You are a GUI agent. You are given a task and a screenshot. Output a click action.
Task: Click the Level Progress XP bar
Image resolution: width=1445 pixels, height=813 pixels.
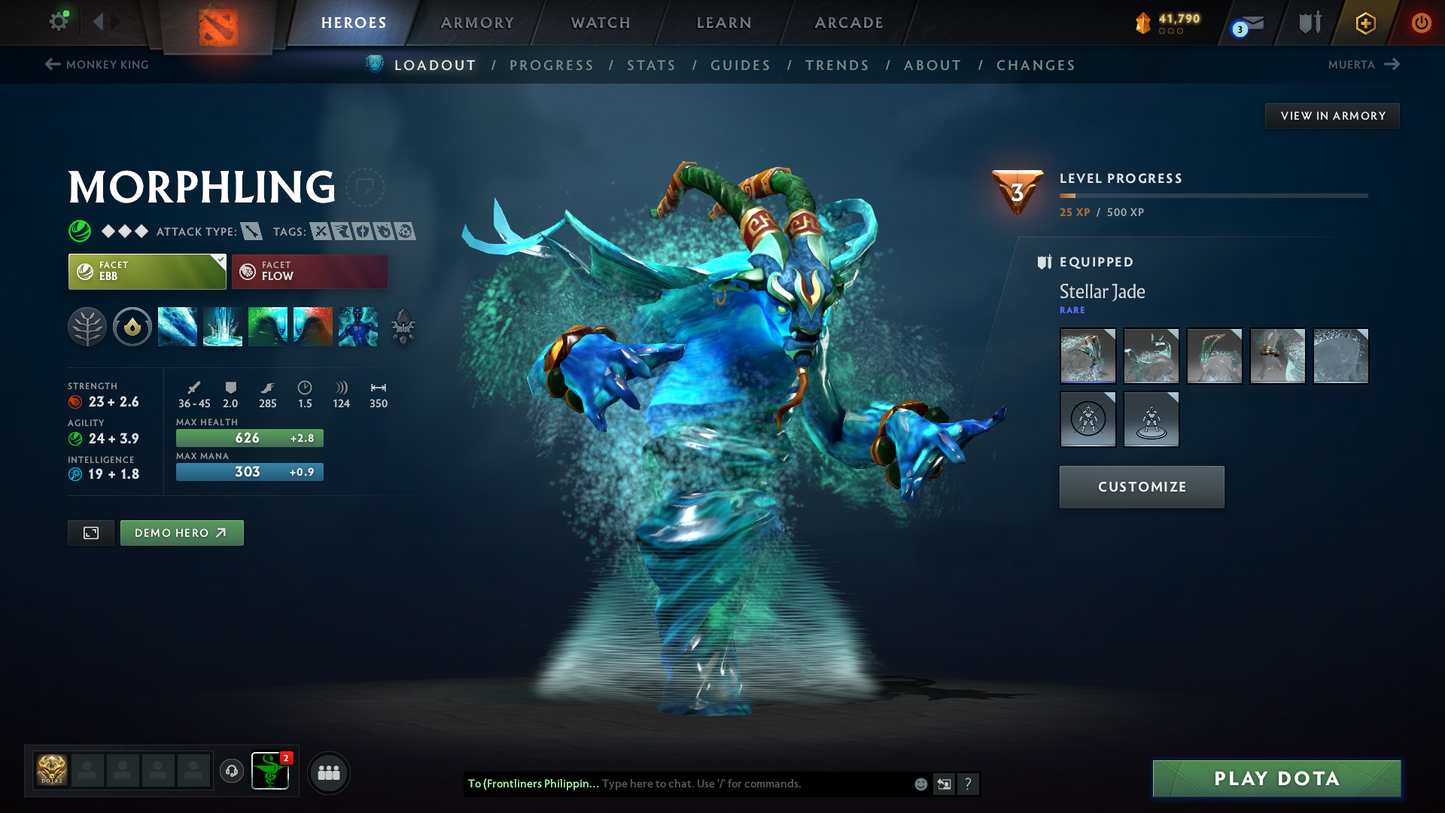point(1213,195)
